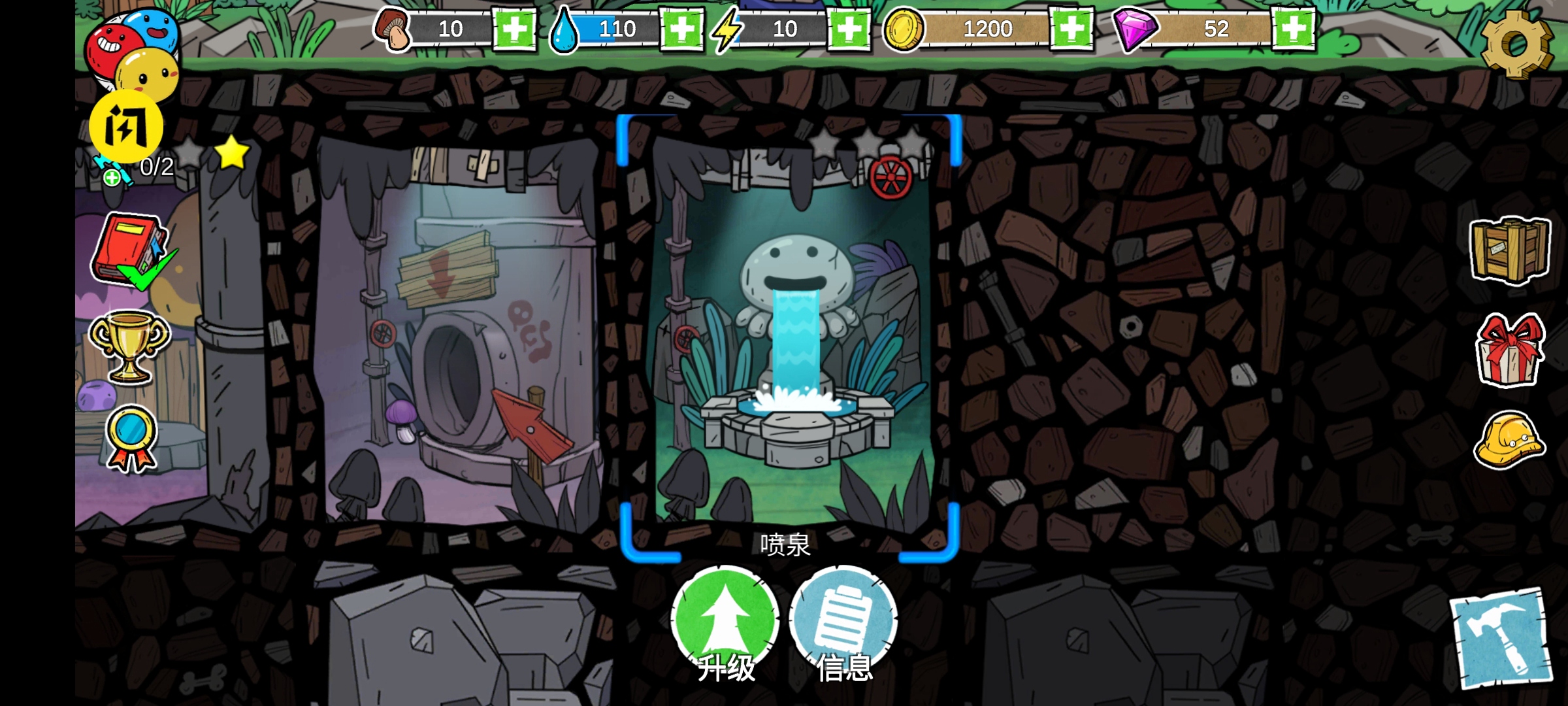1568x706 pixels.
Task: Open settings with the gear icon
Action: tap(1516, 44)
